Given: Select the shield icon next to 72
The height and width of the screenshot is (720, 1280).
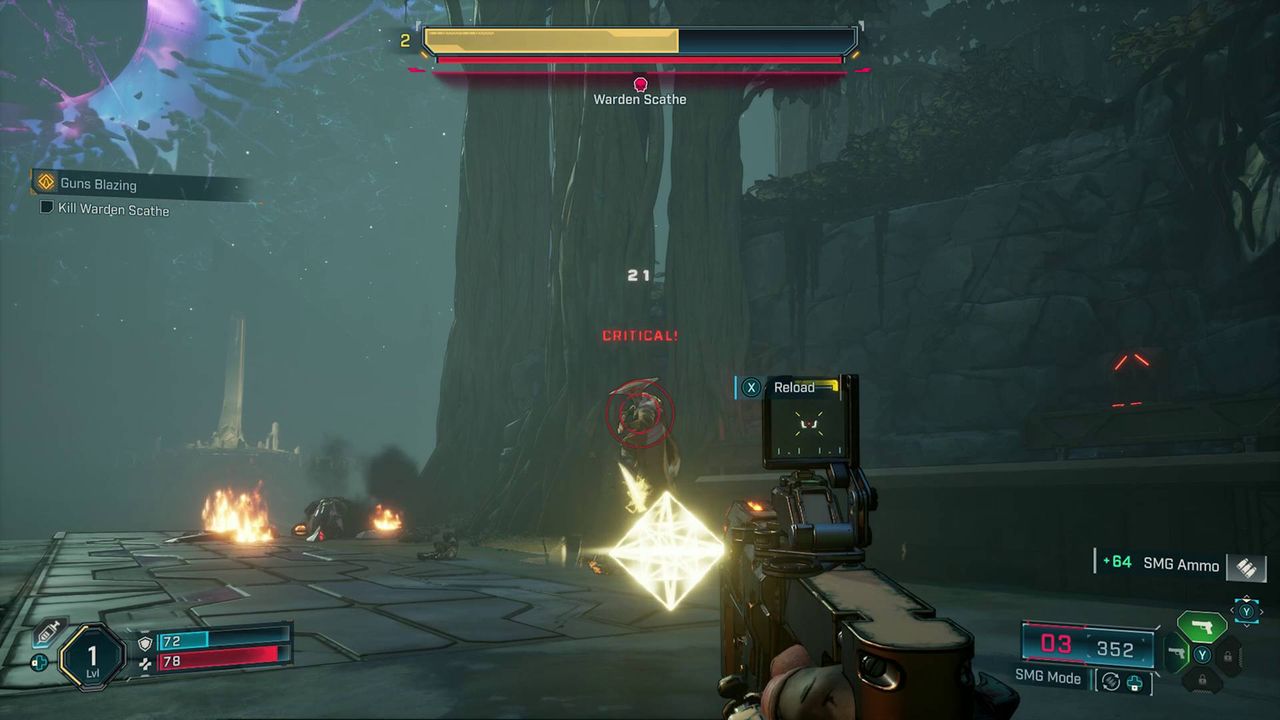Looking at the screenshot, I should pos(145,643).
